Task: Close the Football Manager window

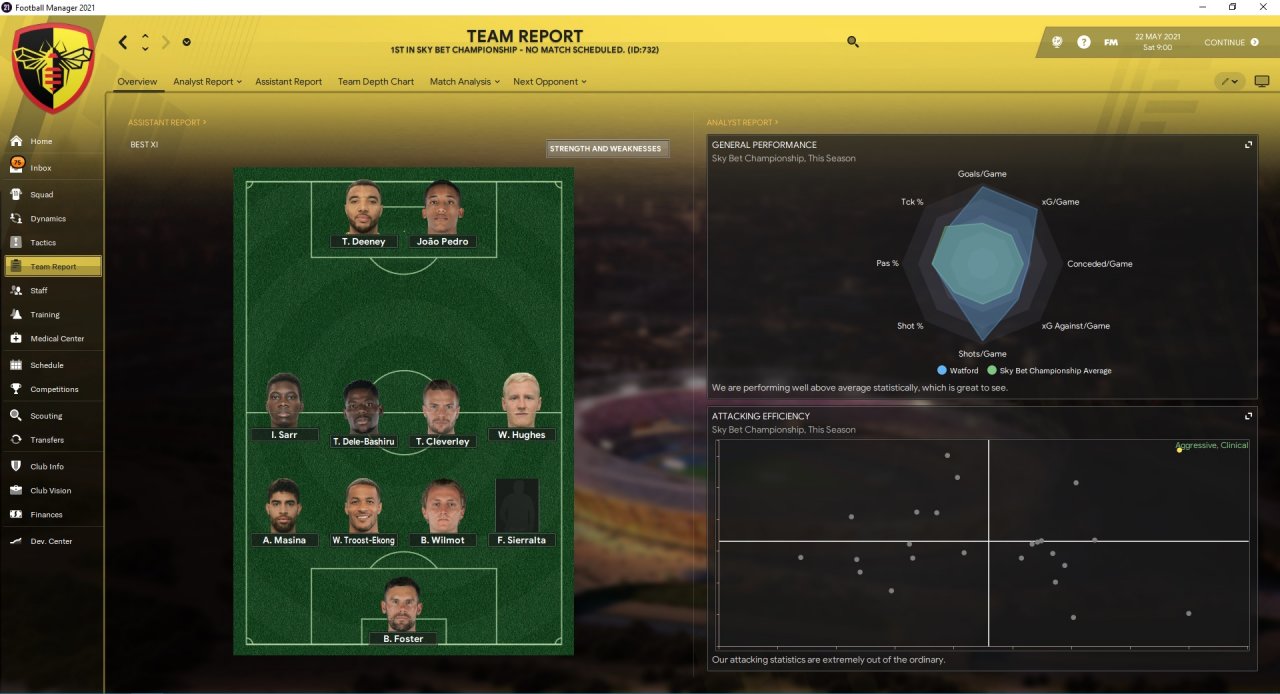Action: [x=1264, y=7]
